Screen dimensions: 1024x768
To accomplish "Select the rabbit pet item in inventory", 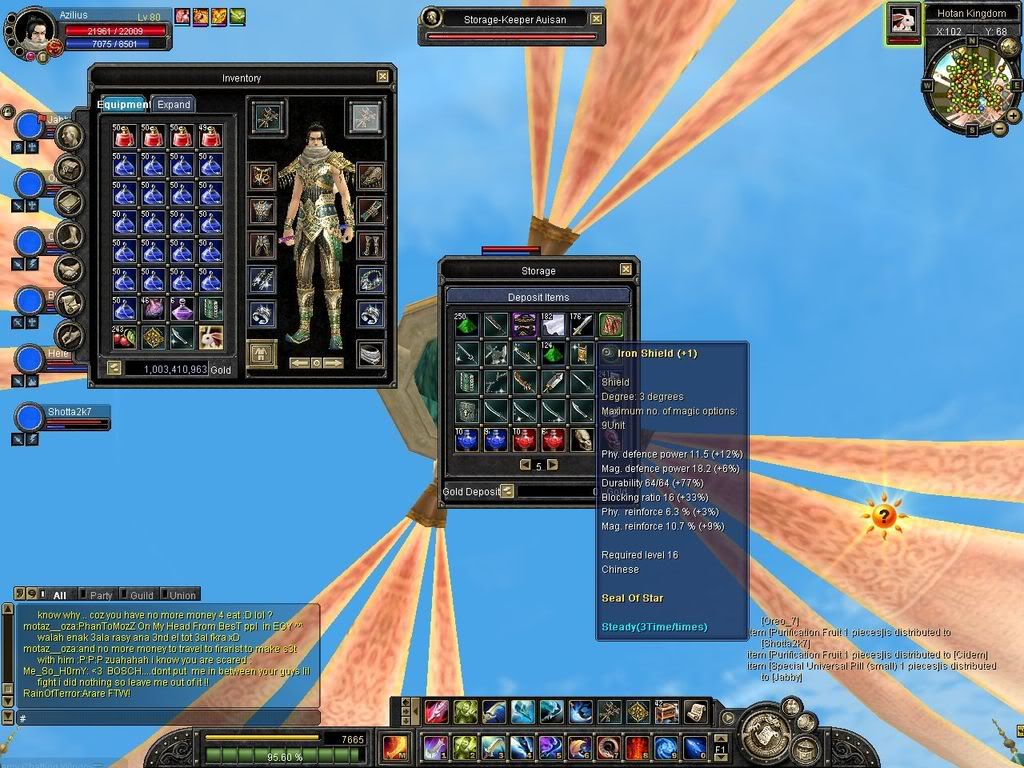I will pos(211,337).
